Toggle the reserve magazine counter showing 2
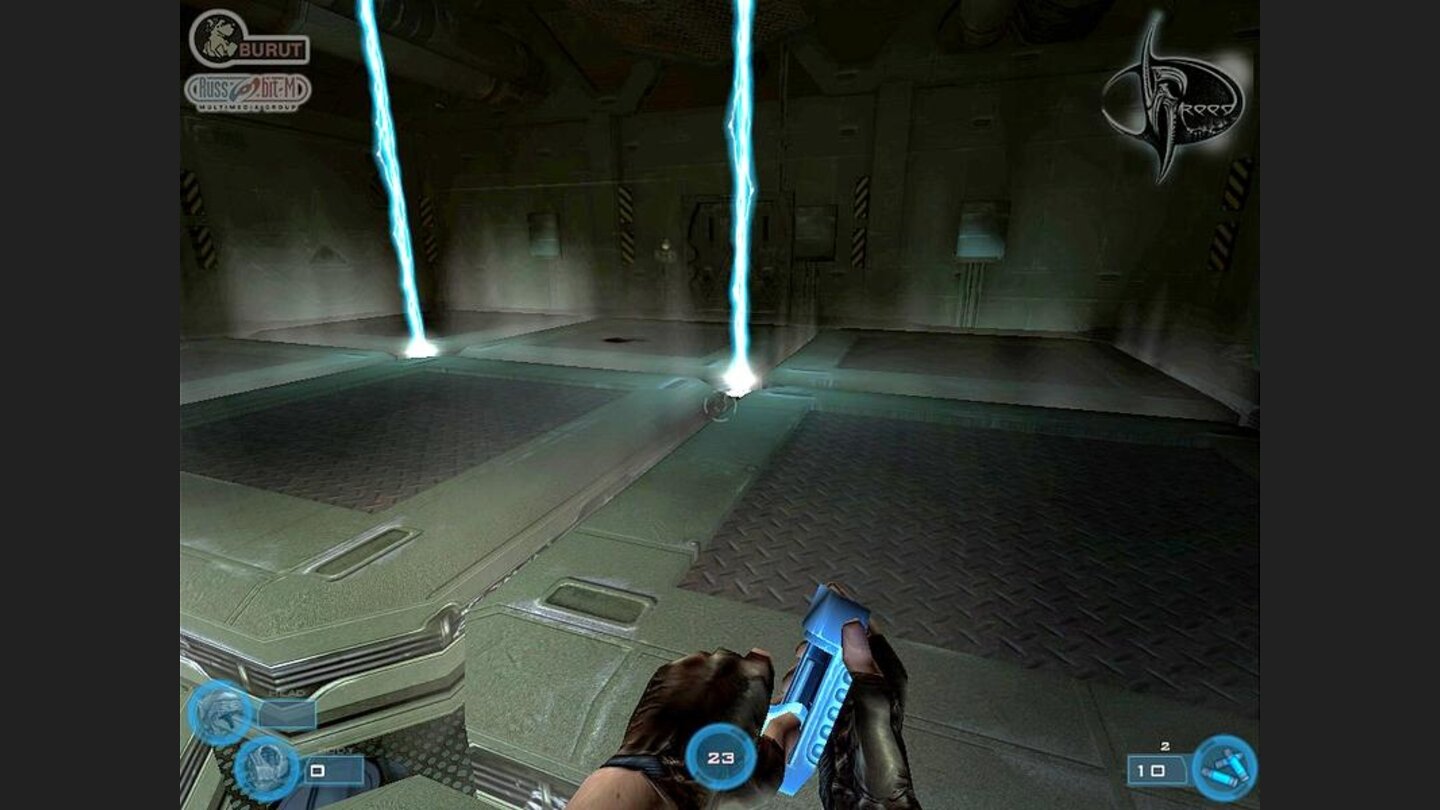 pyautogui.click(x=1165, y=746)
